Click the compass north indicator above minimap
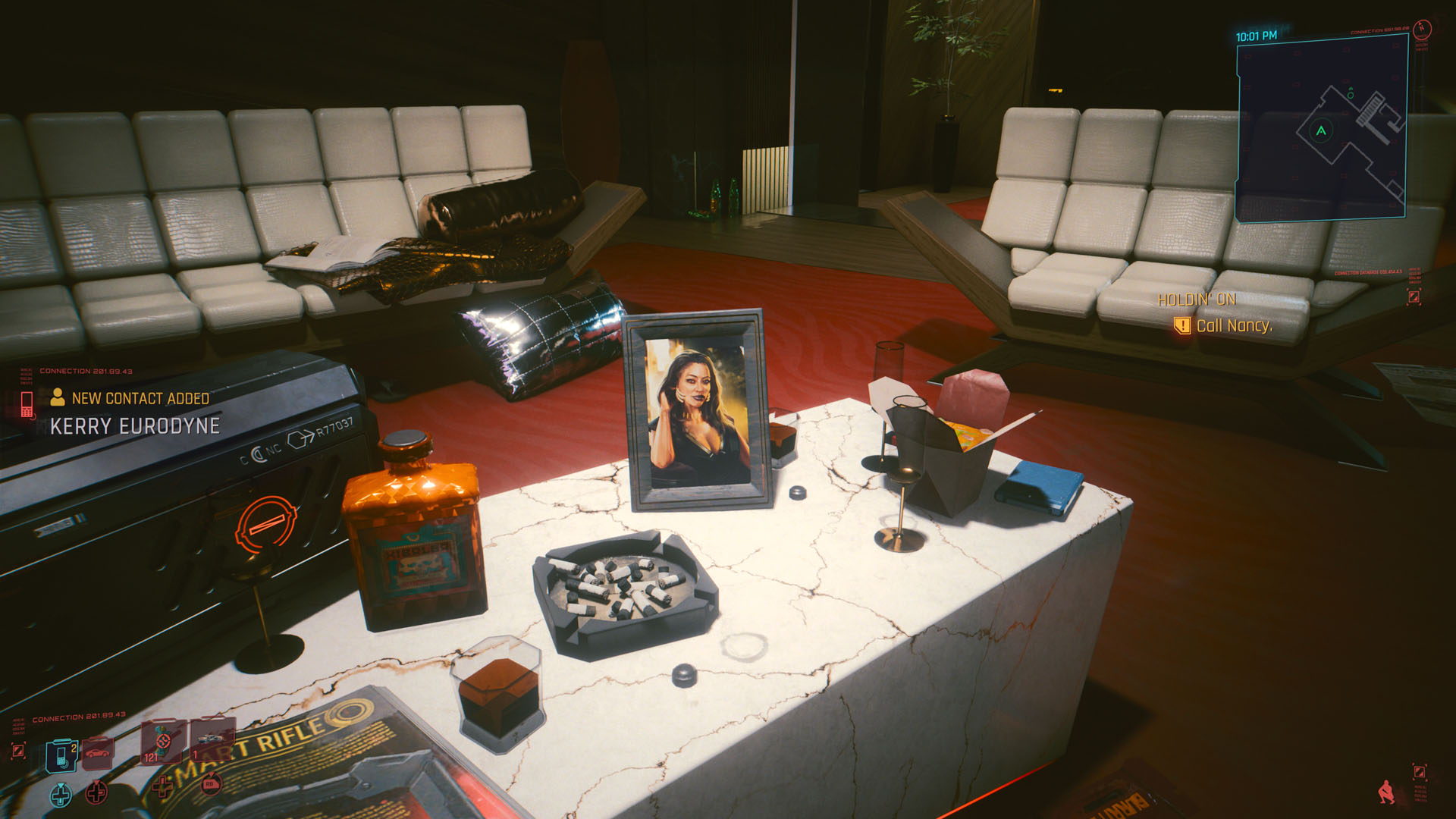The height and width of the screenshot is (819, 1456). point(1422,30)
